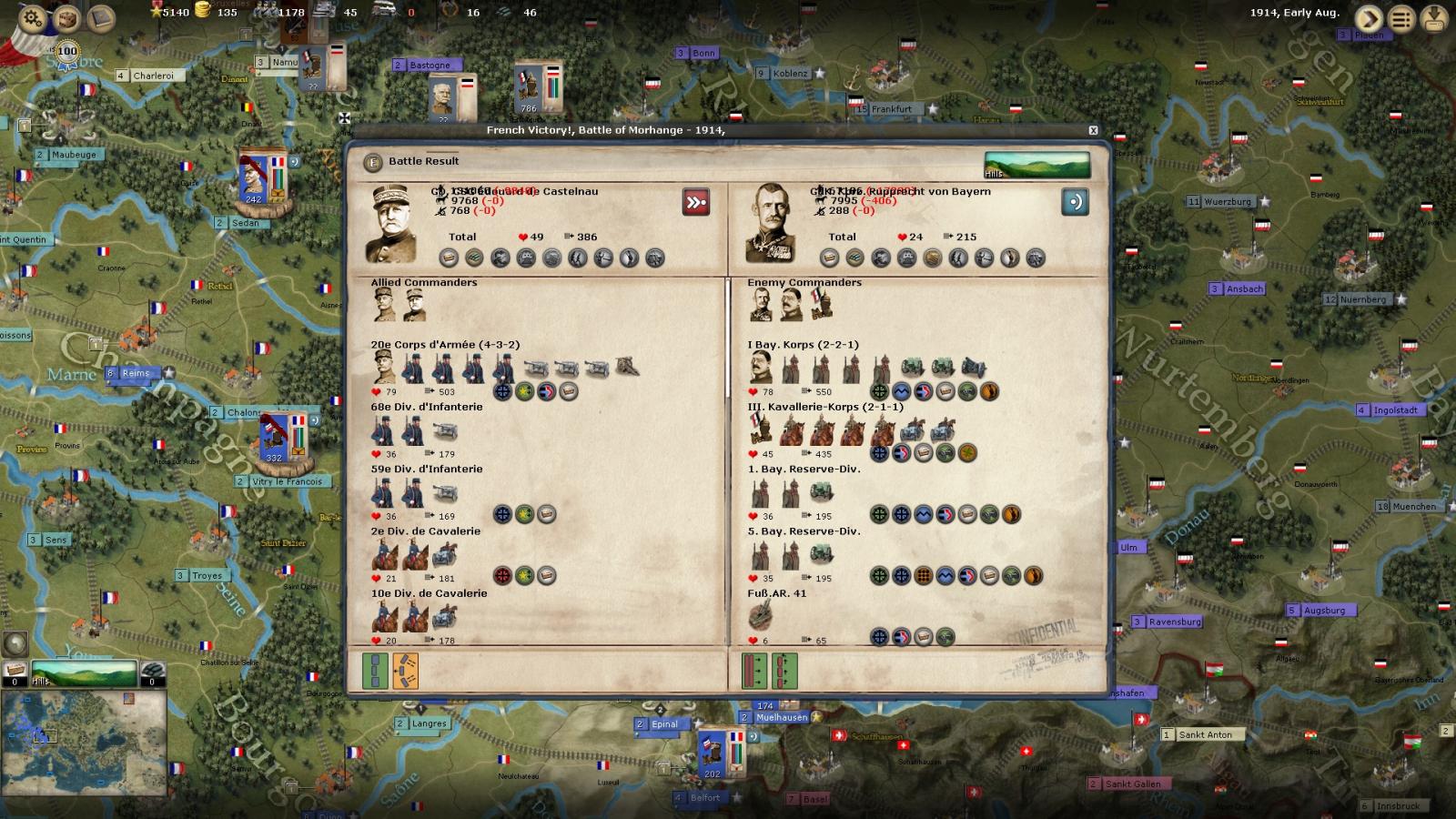Select Rupprecht von Bayern's portrait
Image resolution: width=1456 pixels, height=819 pixels.
pos(770,224)
